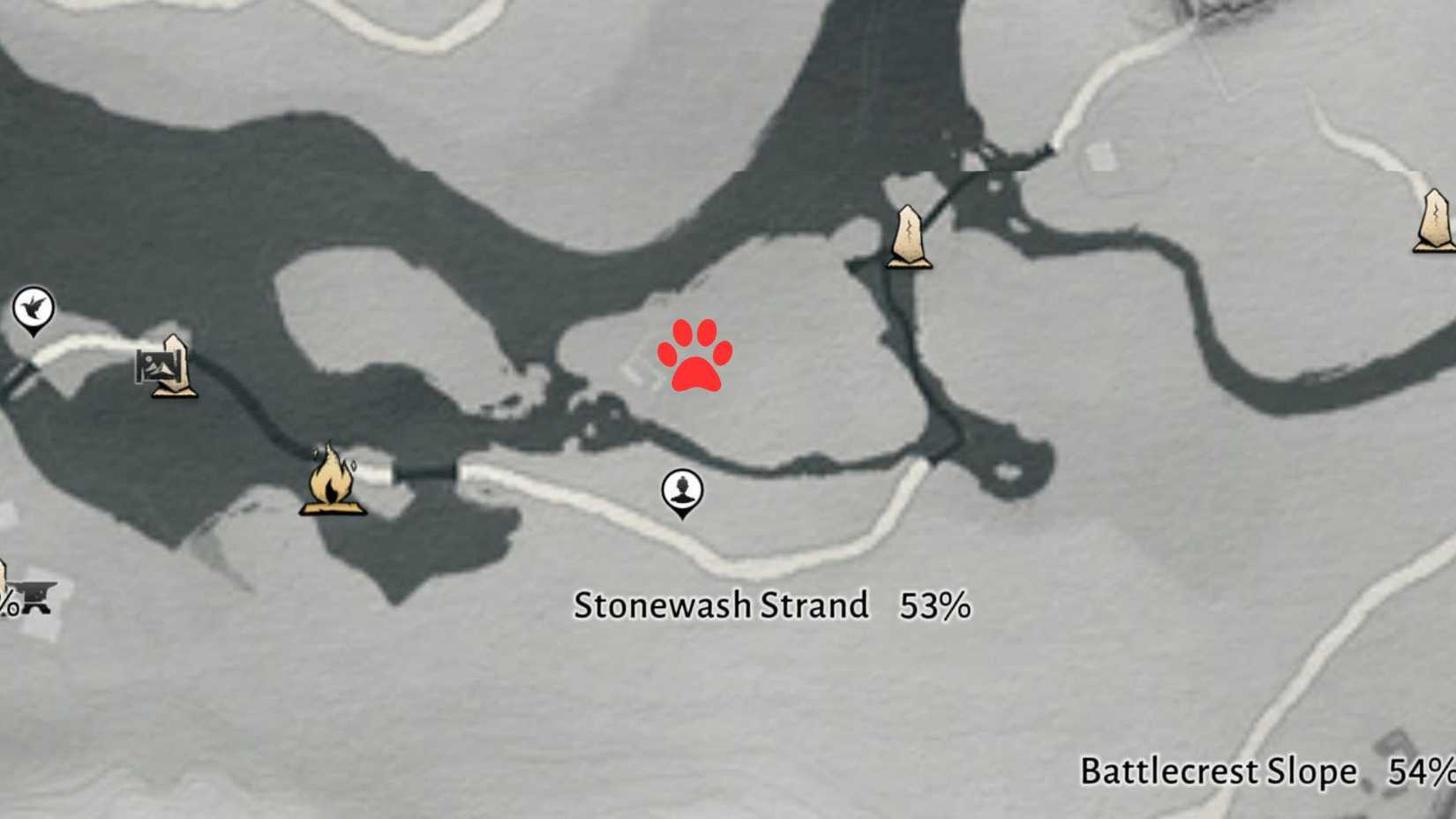
Task: Click the Battlecrest Slope region label
Action: click(x=1217, y=770)
